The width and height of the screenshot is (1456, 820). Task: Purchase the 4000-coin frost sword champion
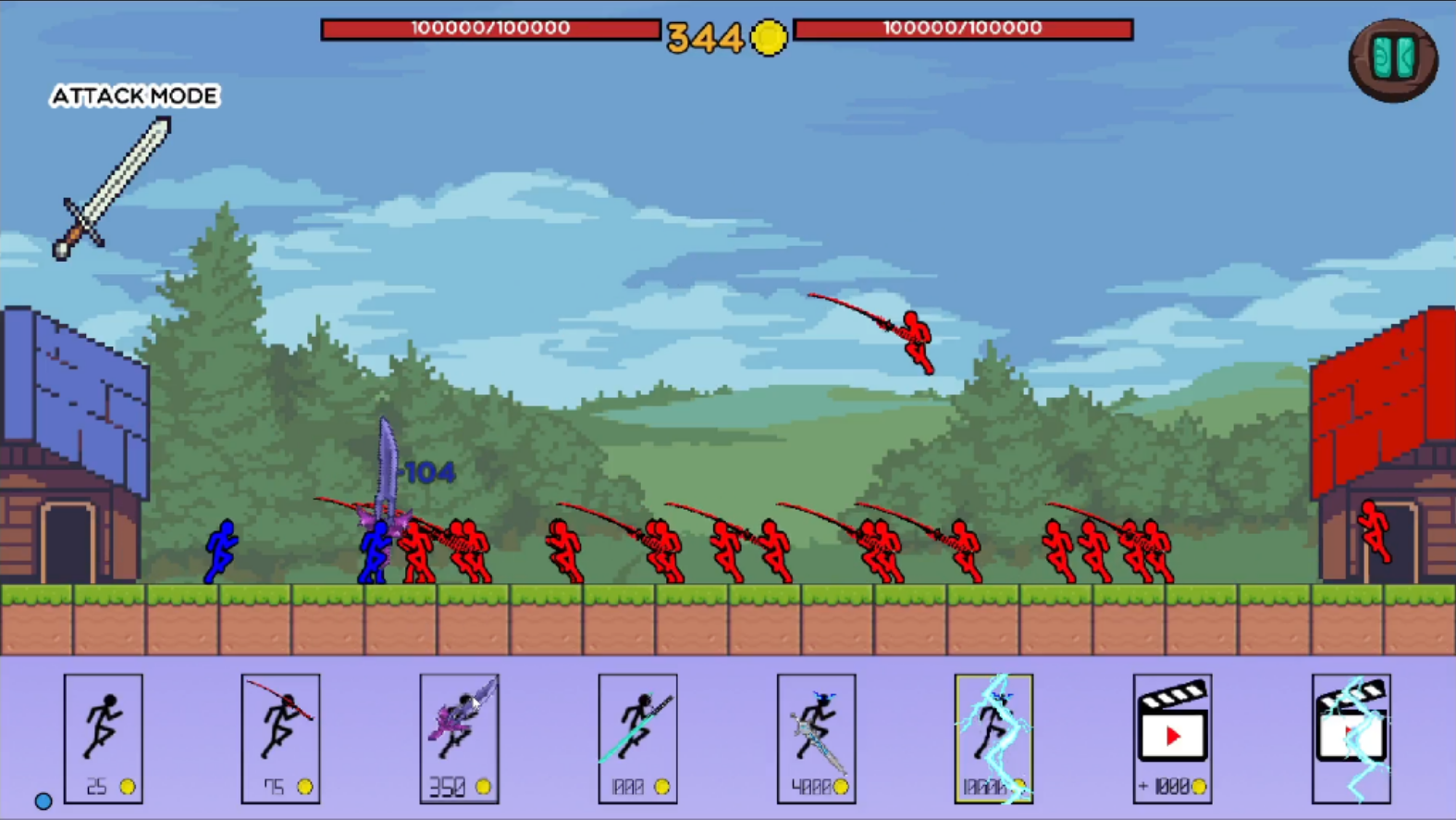click(816, 736)
